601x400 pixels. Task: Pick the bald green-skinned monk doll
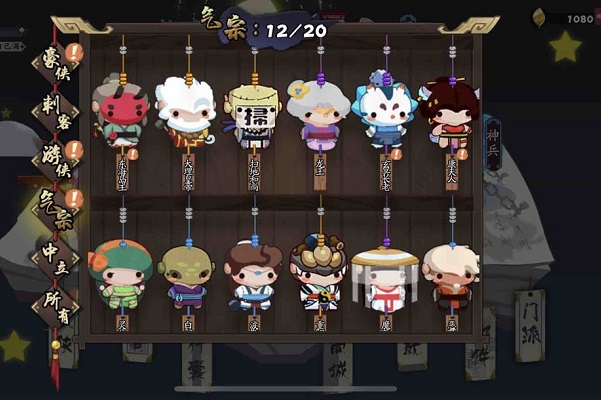187,277
